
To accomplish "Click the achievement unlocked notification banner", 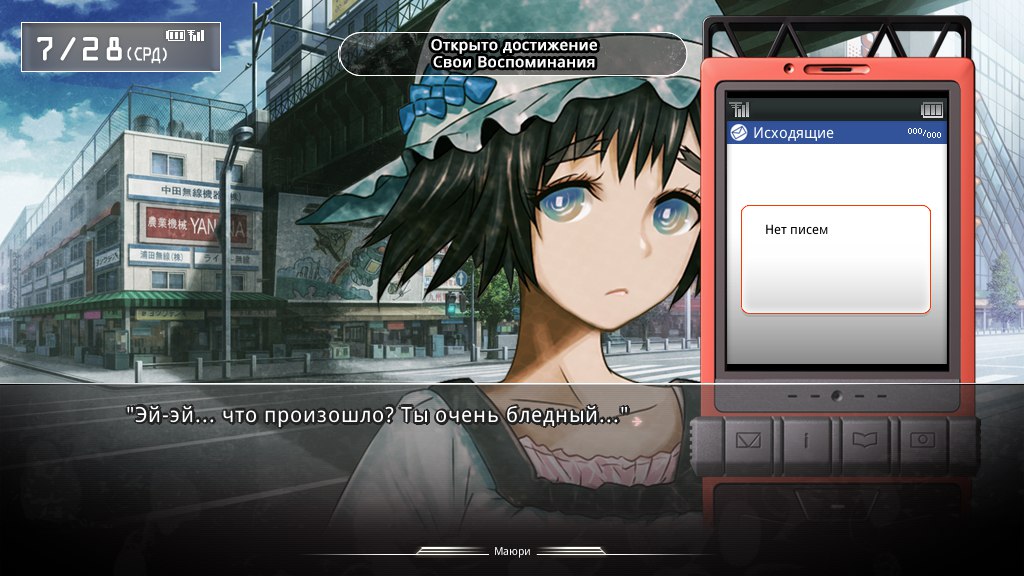I will [x=513, y=54].
